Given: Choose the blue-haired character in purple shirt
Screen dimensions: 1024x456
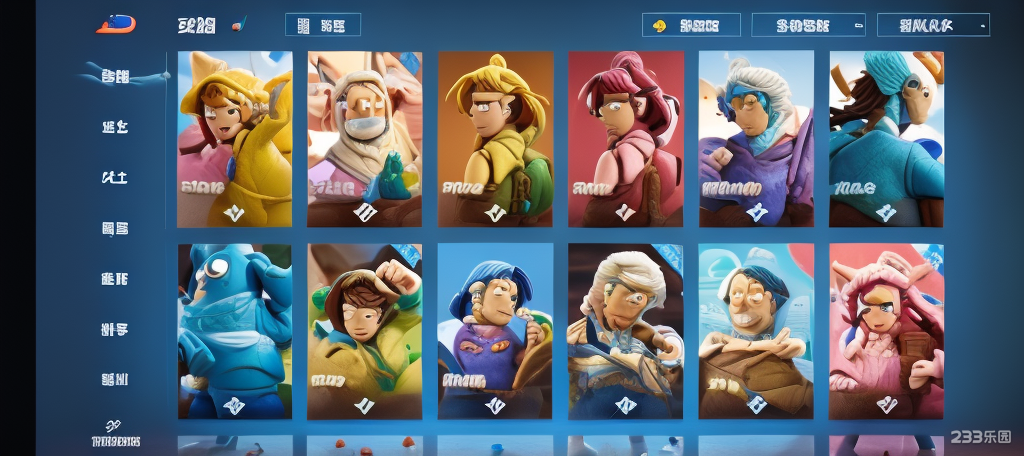Looking at the screenshot, I should pos(495,331).
